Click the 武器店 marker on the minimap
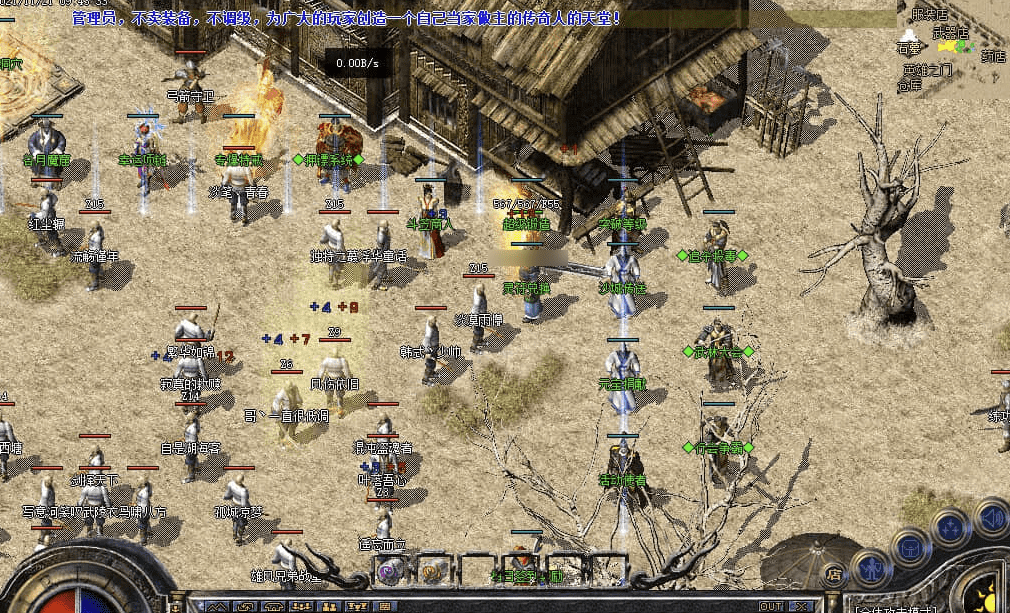 [950, 33]
